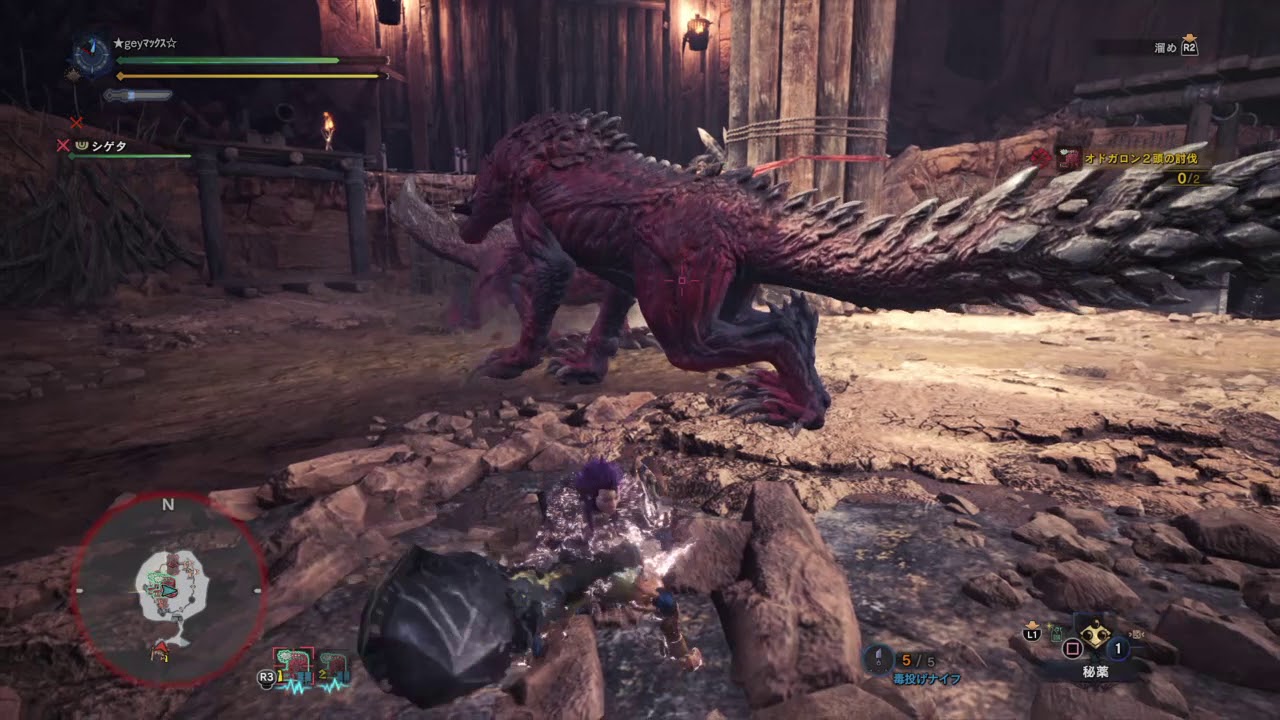1280x720 pixels.
Task: Open the slinger ammo selector beside 秘薬
Action: tap(1137, 633)
